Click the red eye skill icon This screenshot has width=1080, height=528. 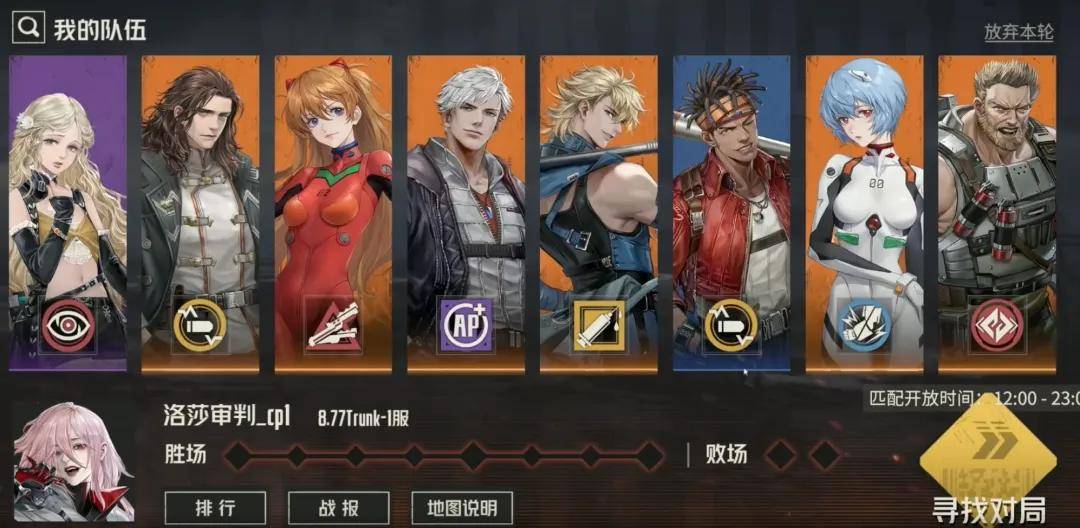click(x=68, y=325)
